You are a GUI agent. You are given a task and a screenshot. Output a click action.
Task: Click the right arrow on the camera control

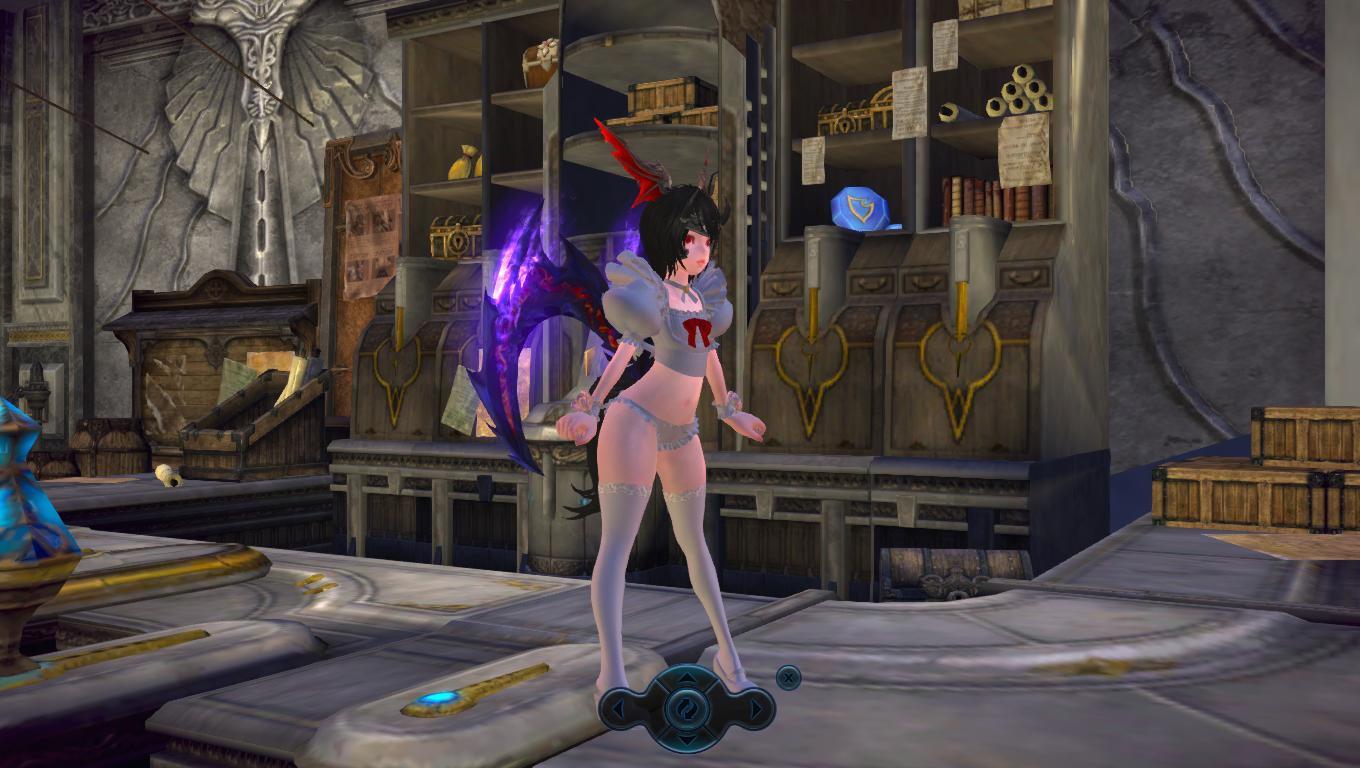[757, 710]
